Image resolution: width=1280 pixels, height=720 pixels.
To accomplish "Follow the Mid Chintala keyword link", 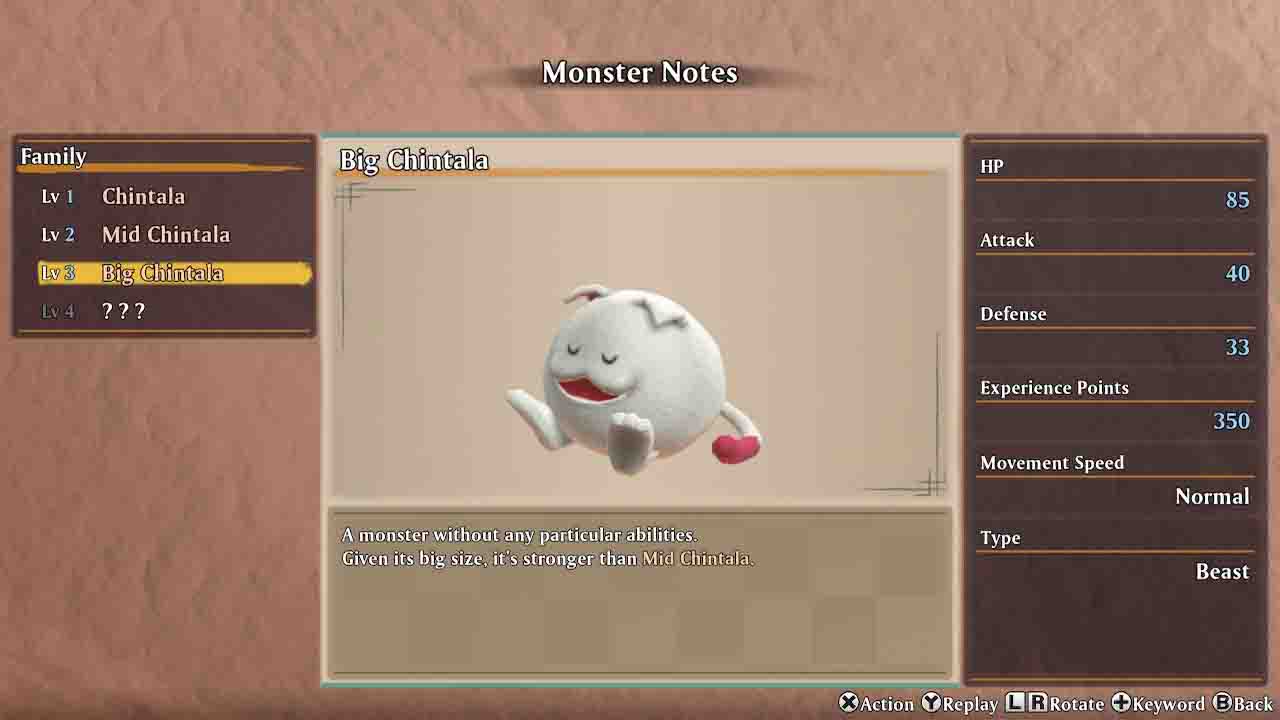I will 696,559.
